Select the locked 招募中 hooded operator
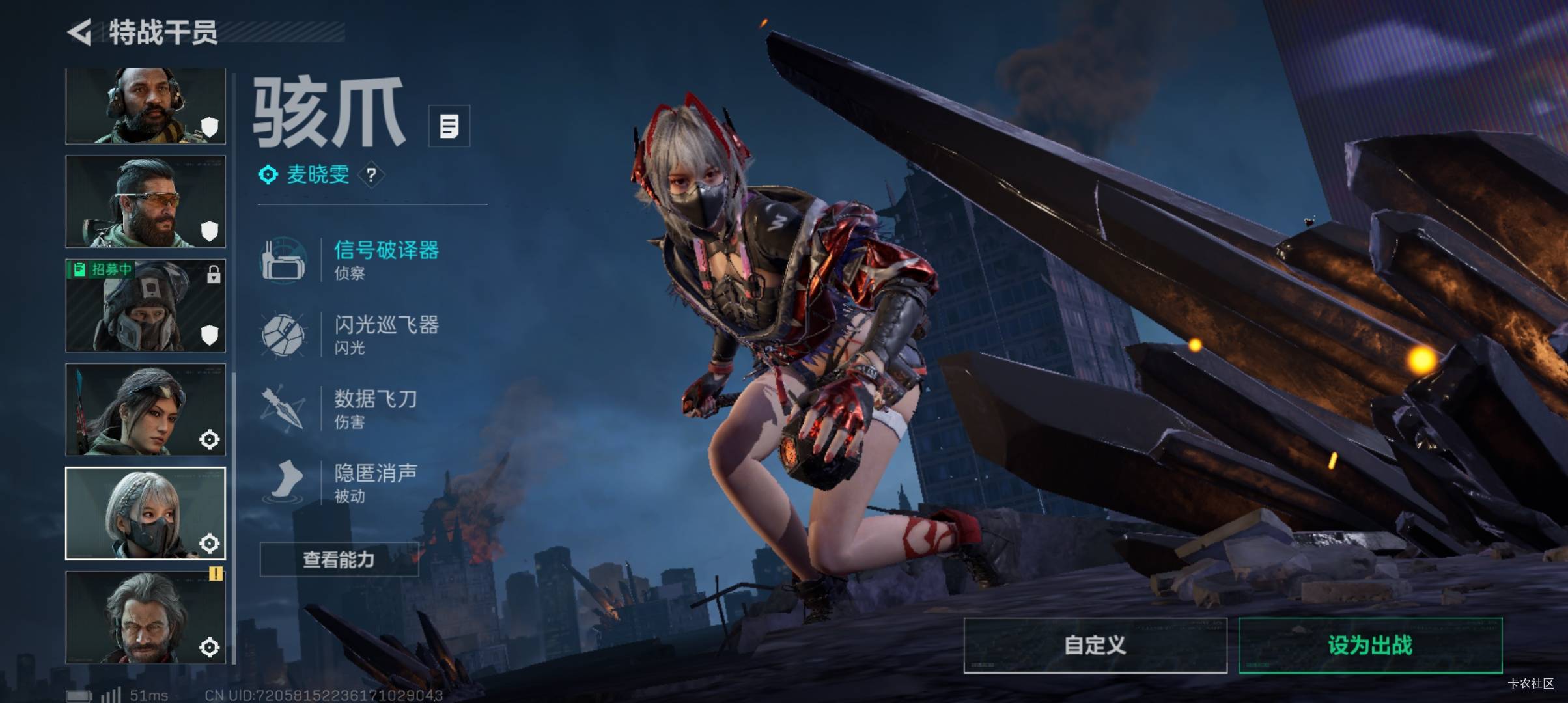Screen dimensions: 1568x703 145,306
